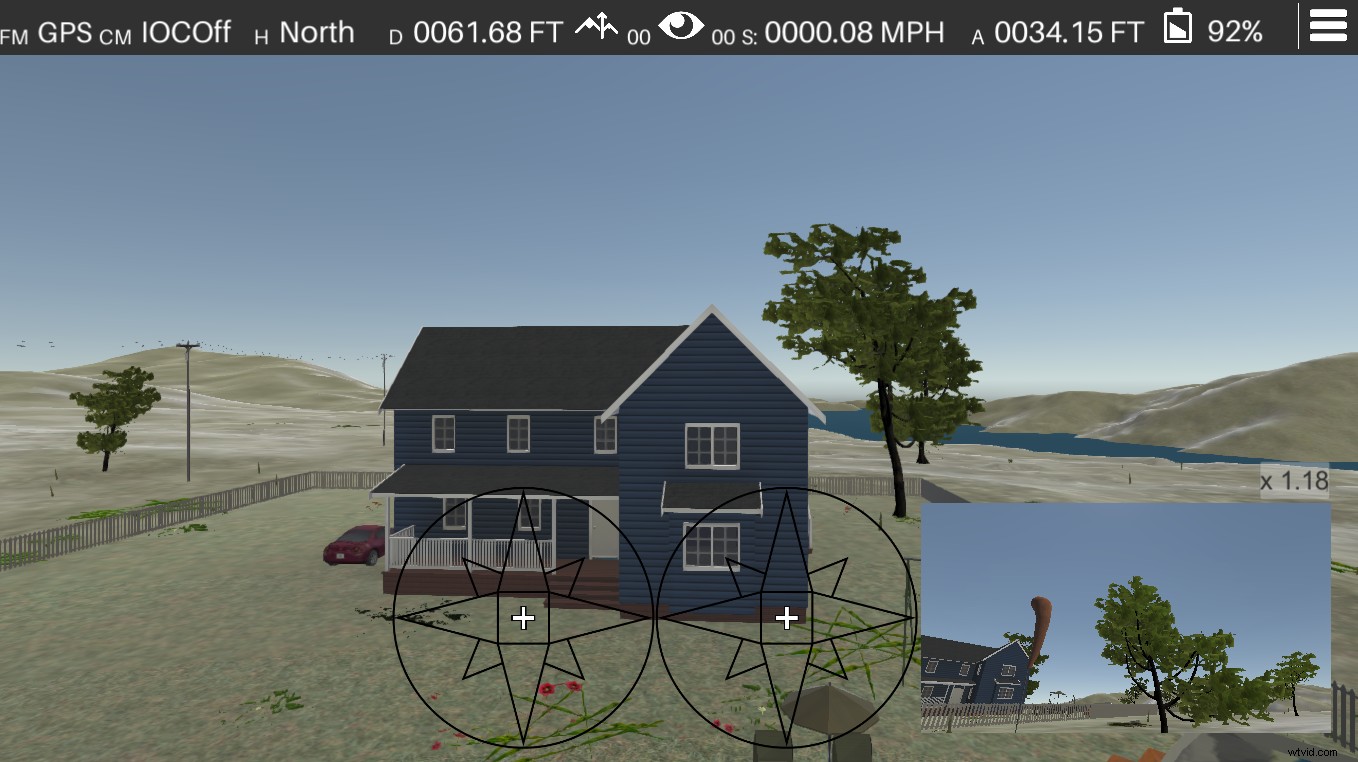Click the North heading indicator
1358x762 pixels.
(317, 31)
